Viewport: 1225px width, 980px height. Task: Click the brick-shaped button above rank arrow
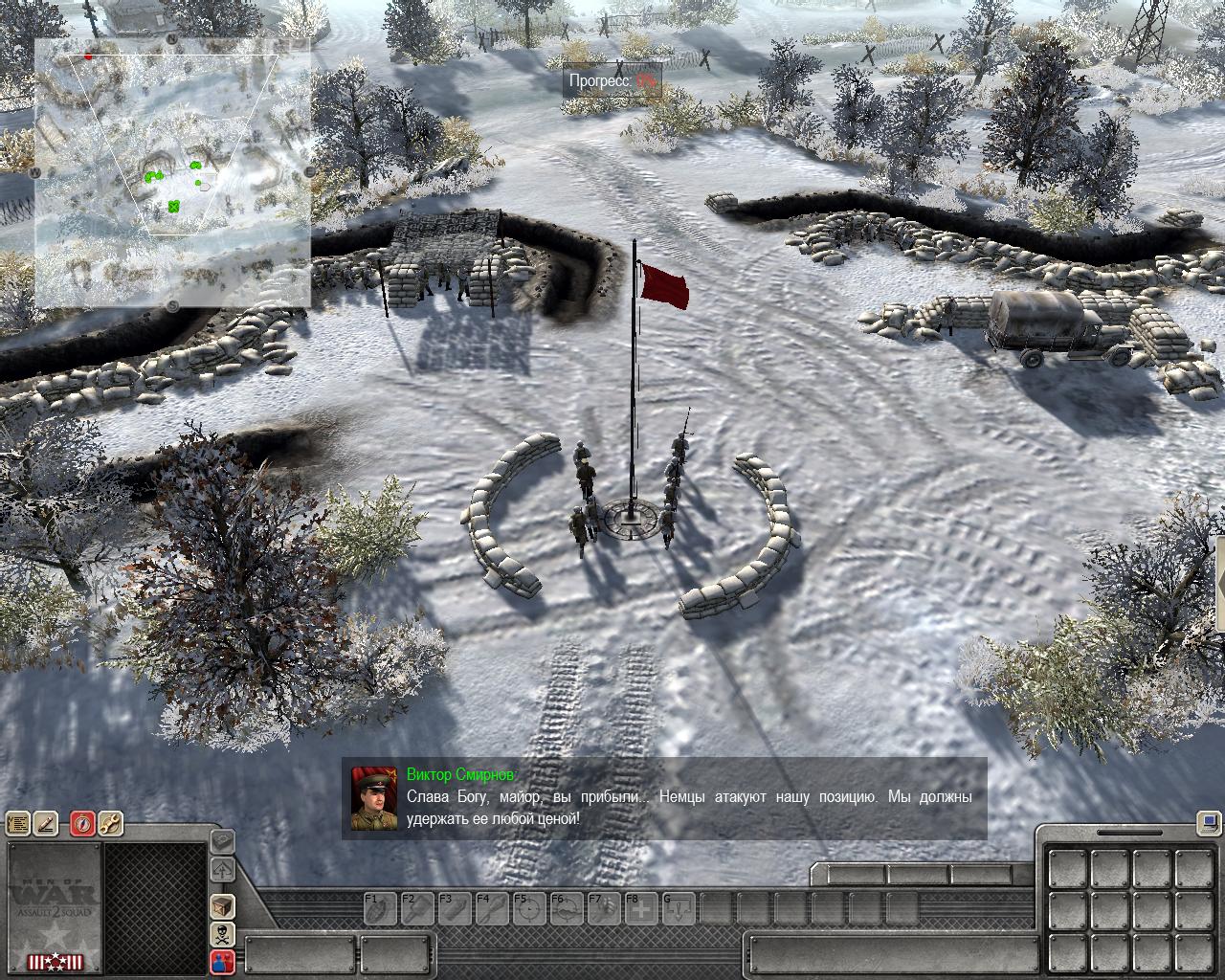click(222, 842)
